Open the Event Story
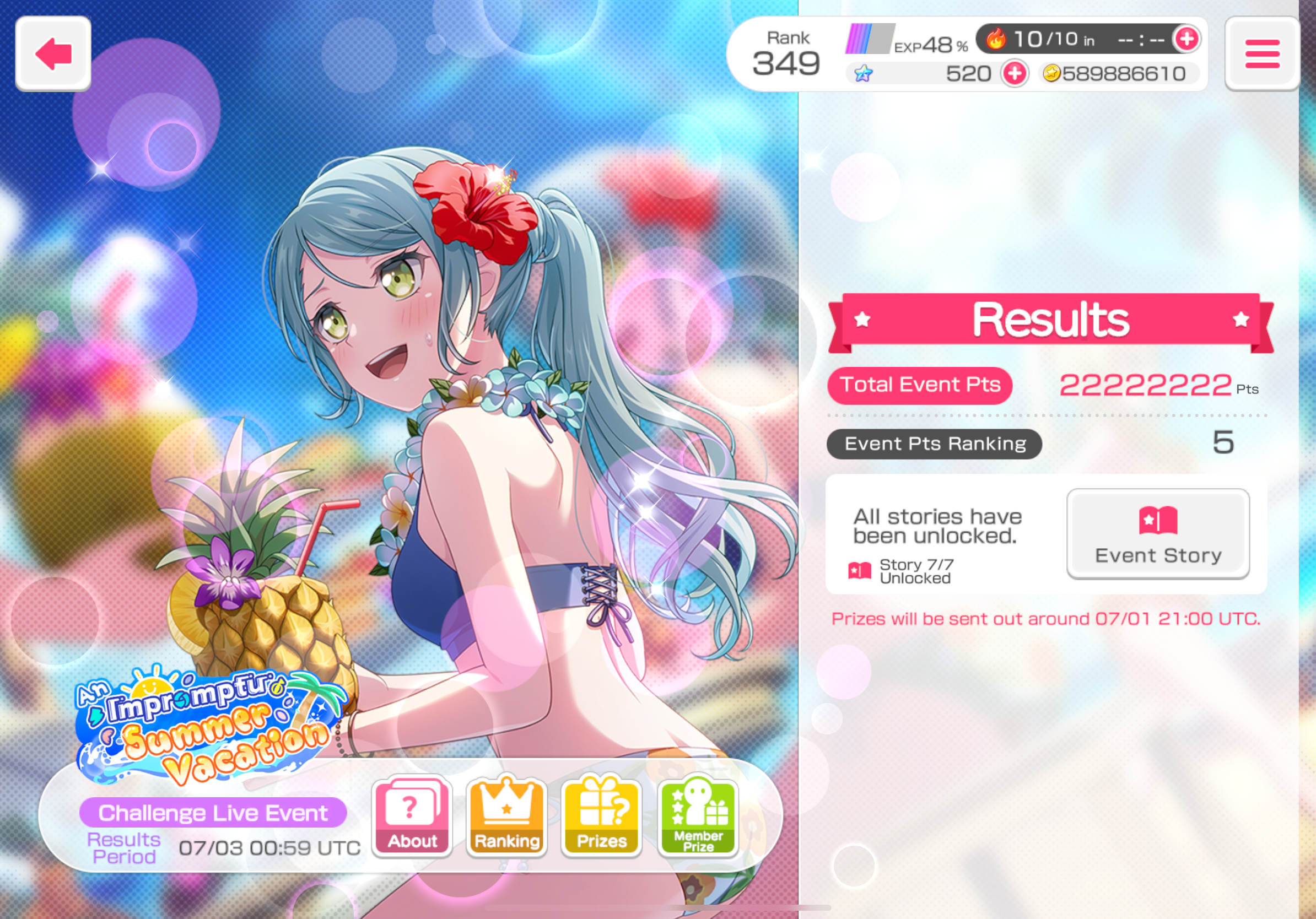 1157,533
